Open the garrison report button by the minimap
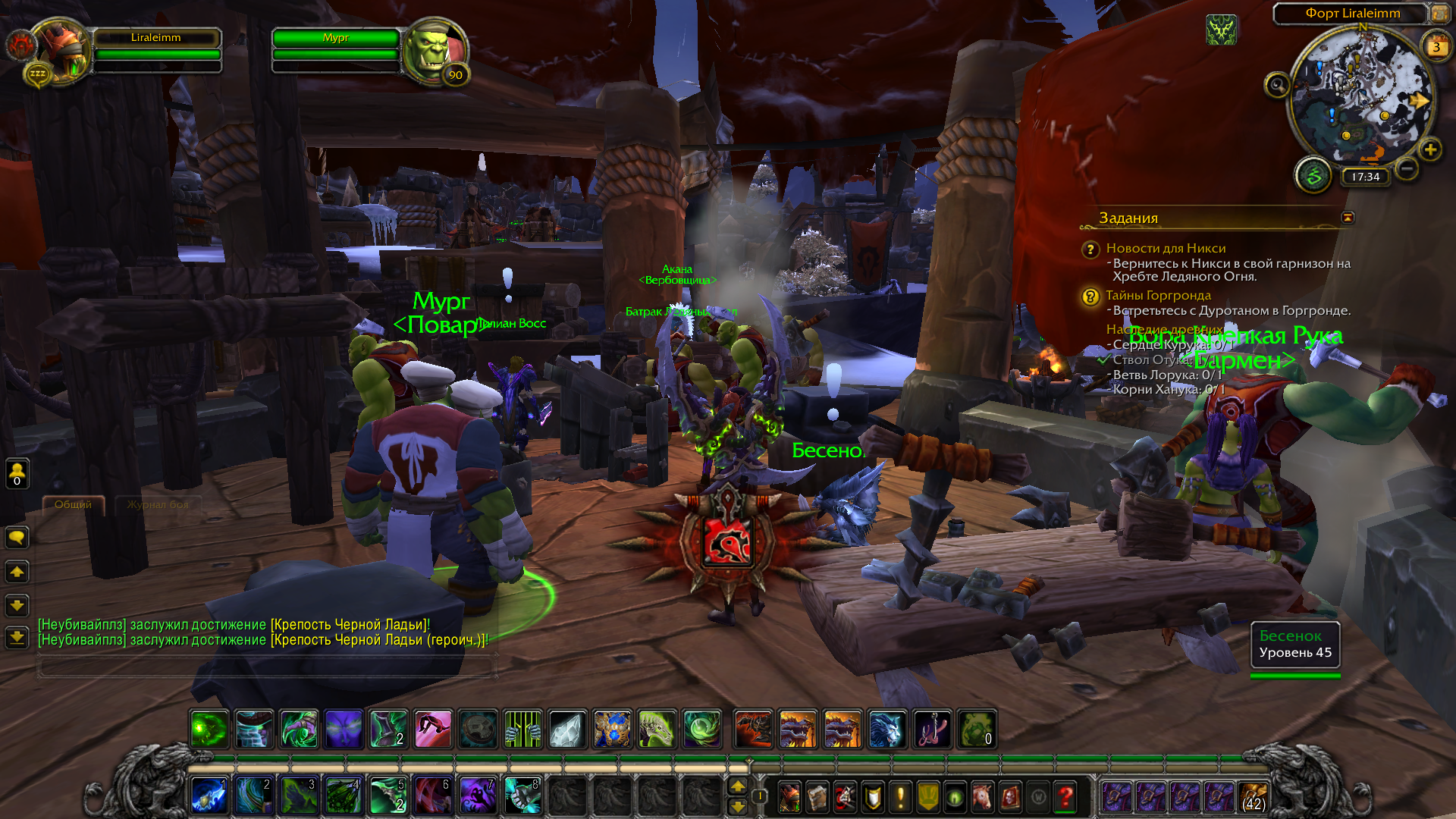 pos(1313,176)
